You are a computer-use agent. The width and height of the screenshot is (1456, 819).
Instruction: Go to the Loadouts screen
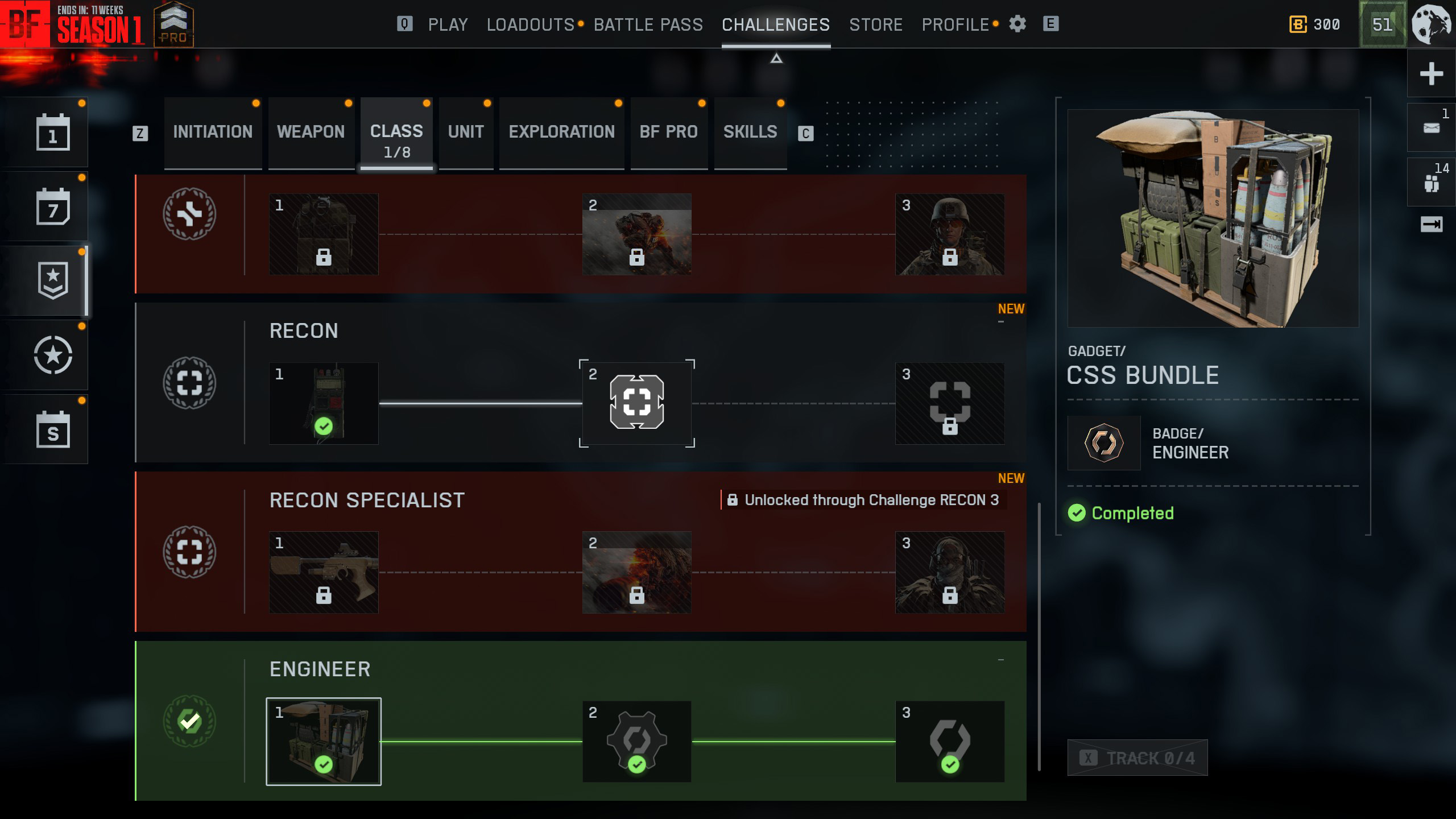click(x=530, y=24)
